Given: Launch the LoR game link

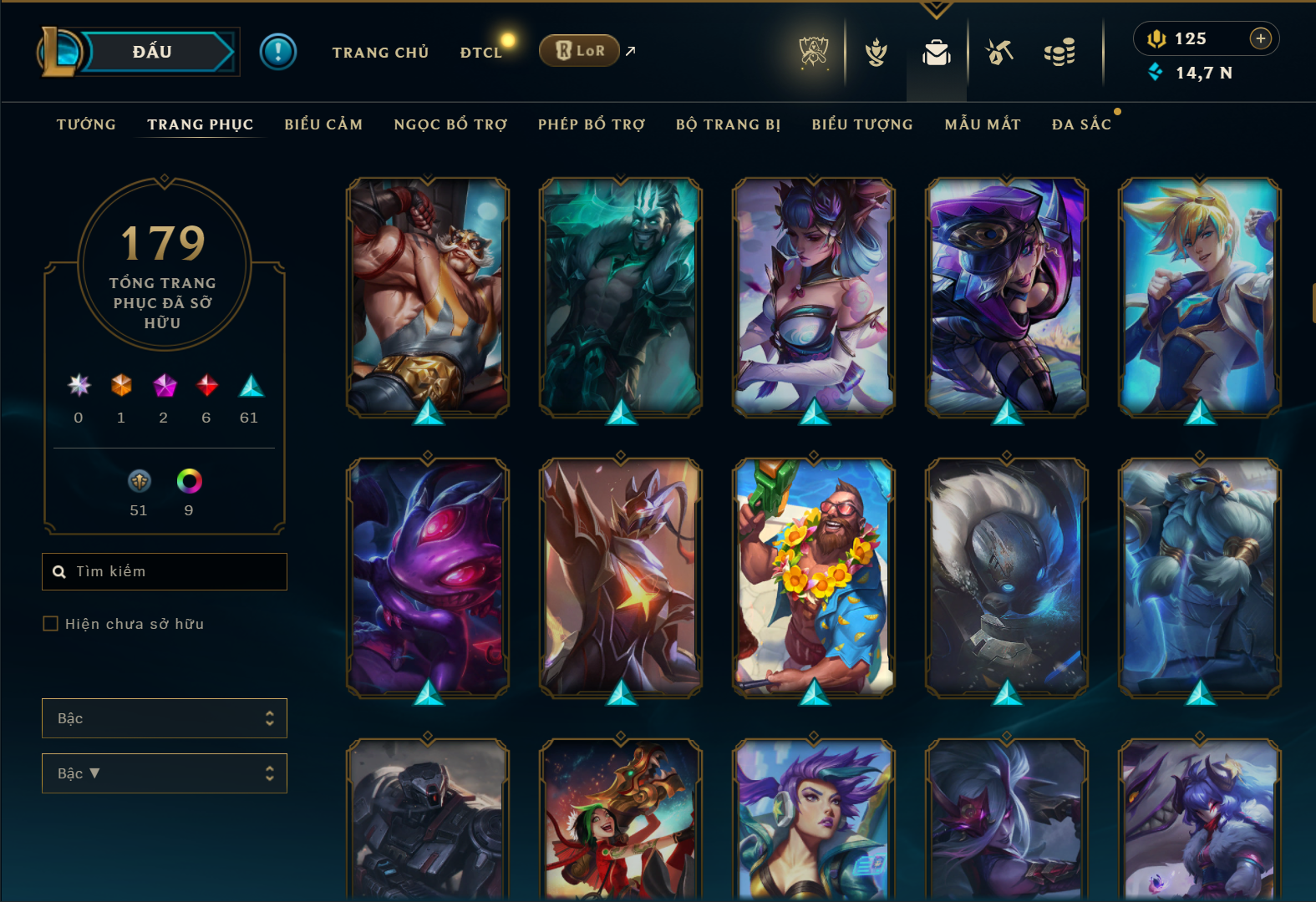Looking at the screenshot, I should [580, 51].
